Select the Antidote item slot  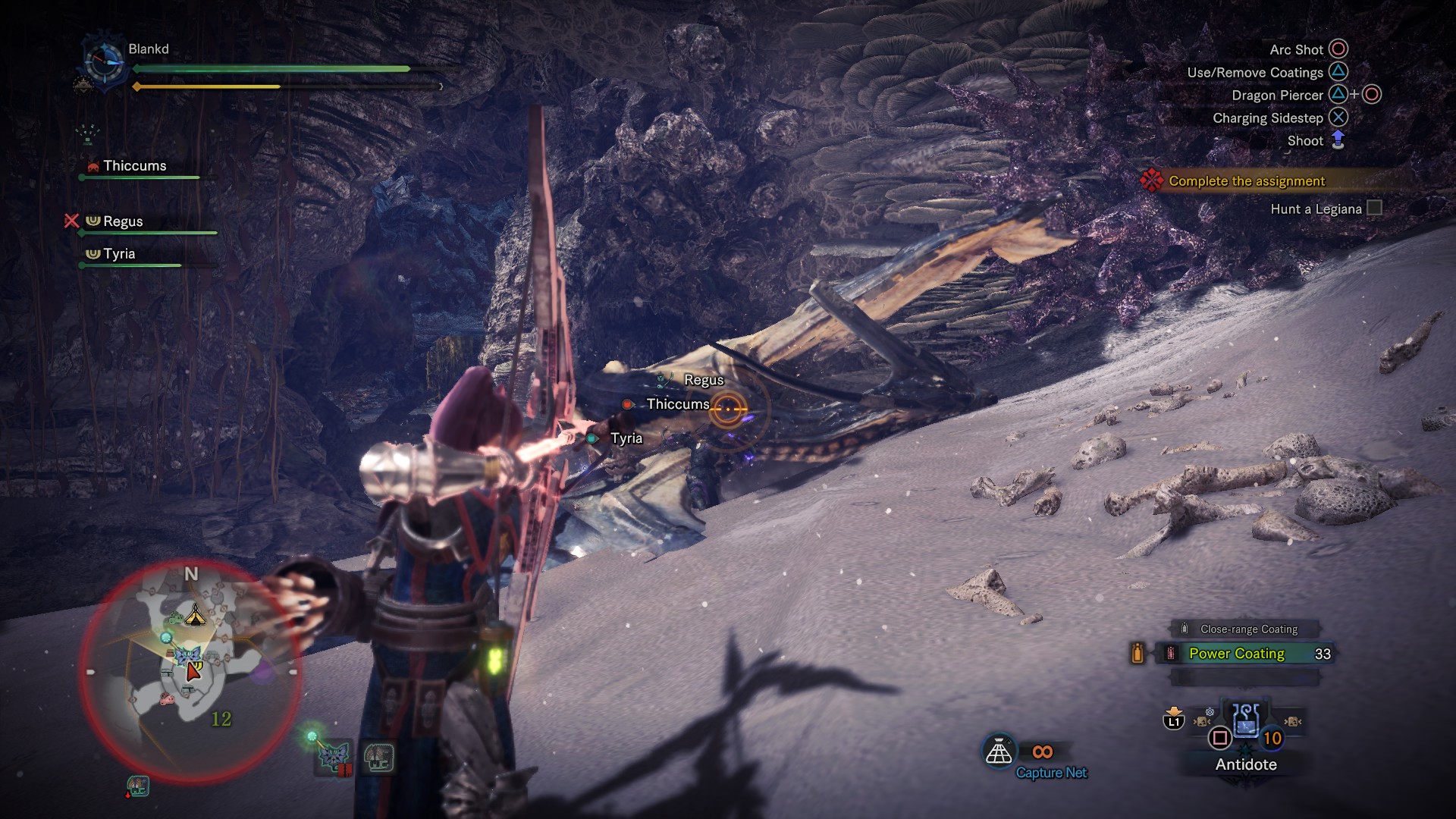pos(1245,721)
